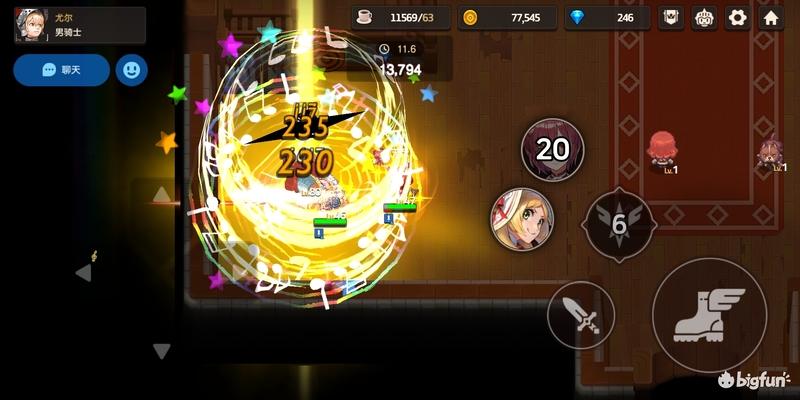Open the settings gear icon
This screenshot has width=800, height=400.
pyautogui.click(x=738, y=18)
